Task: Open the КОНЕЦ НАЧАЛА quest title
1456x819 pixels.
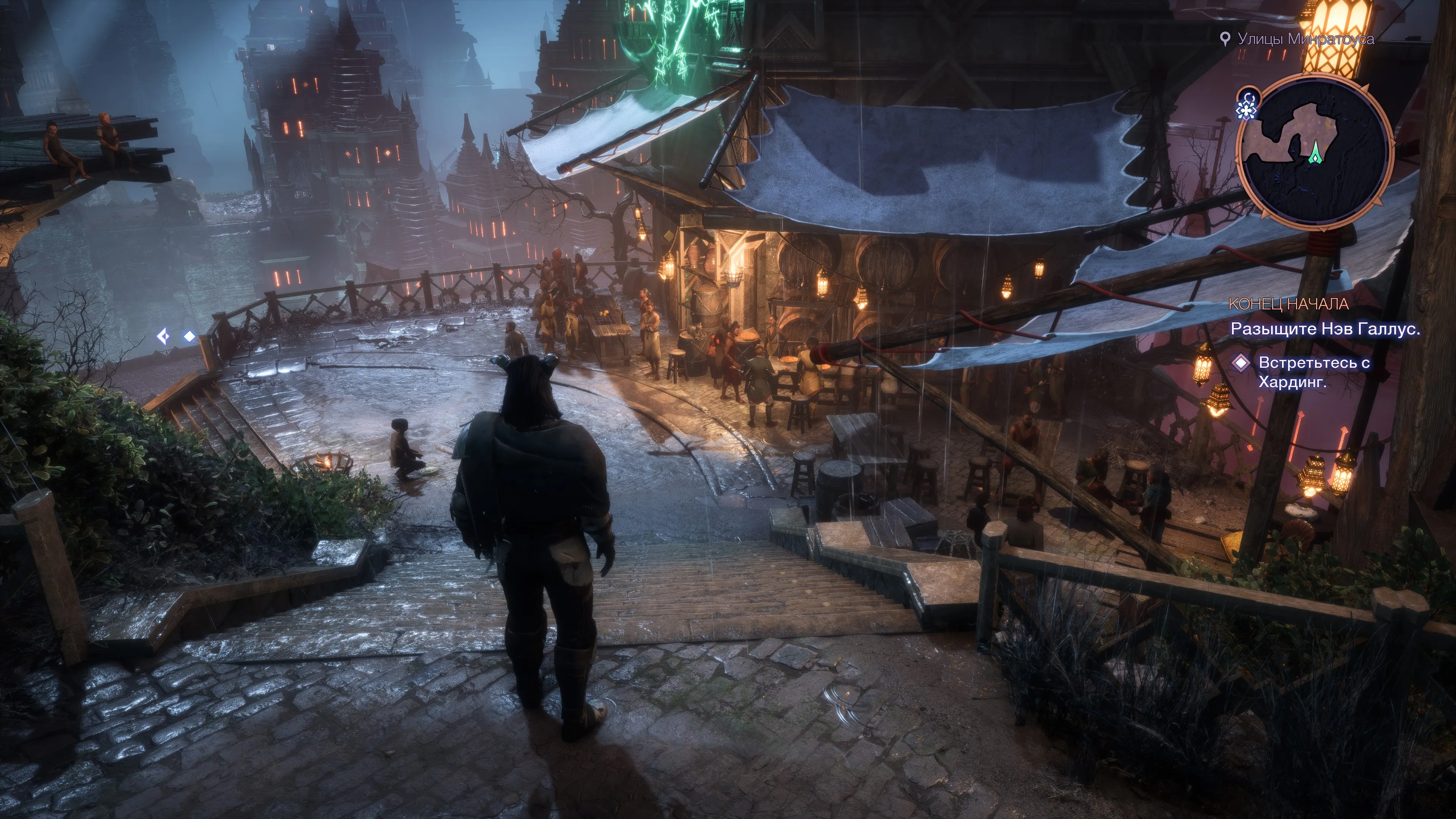Action: [1288, 304]
